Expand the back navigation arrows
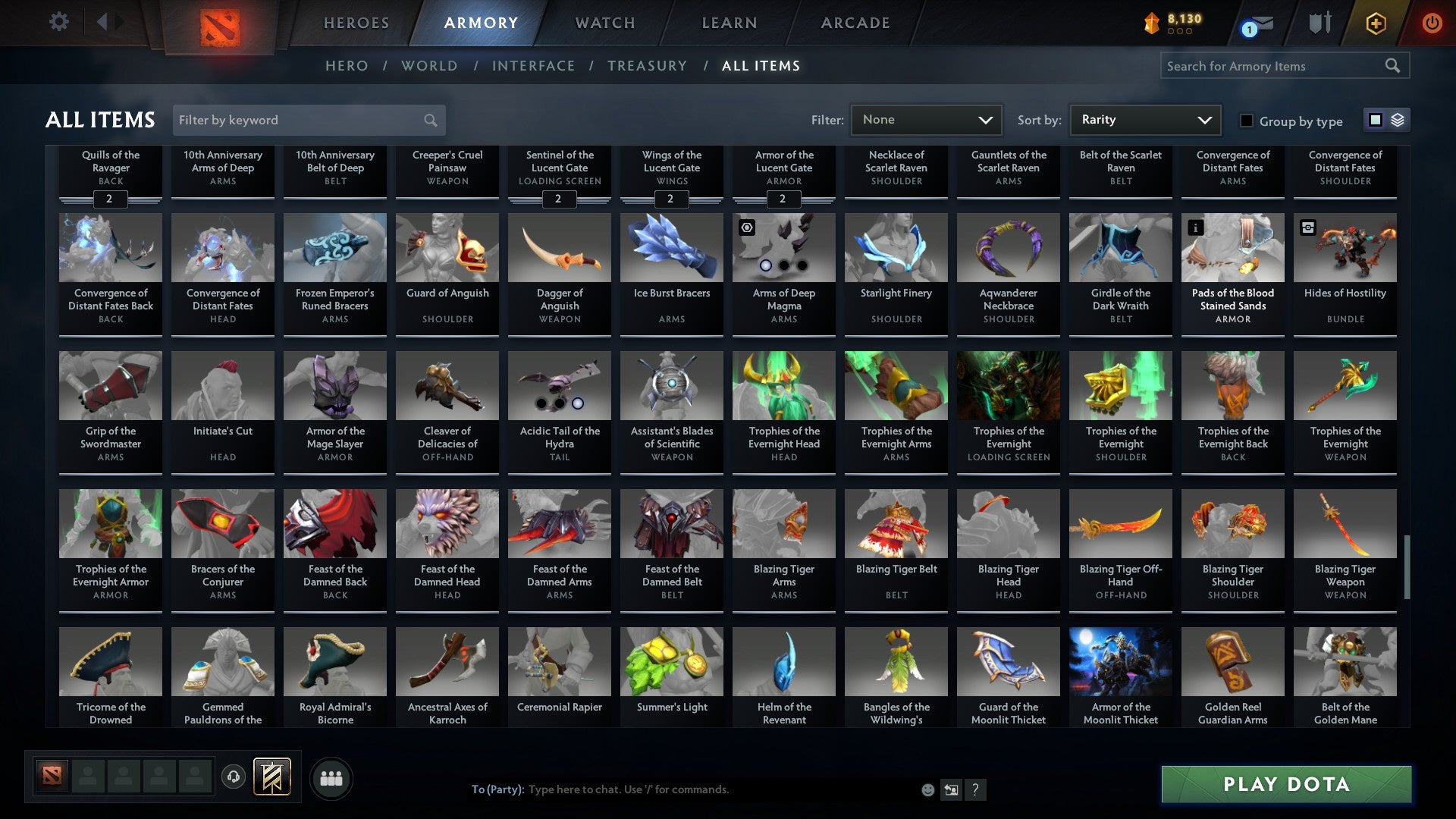Viewport: 1456px width, 819px height. 108,22
